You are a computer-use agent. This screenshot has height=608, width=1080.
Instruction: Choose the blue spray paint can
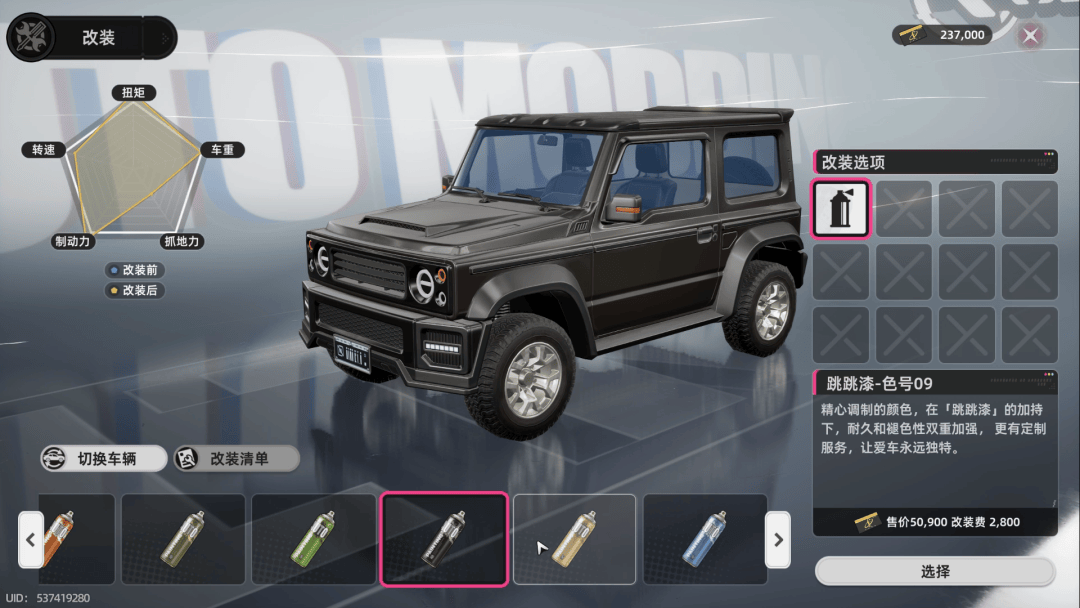pyautogui.click(x=705, y=539)
